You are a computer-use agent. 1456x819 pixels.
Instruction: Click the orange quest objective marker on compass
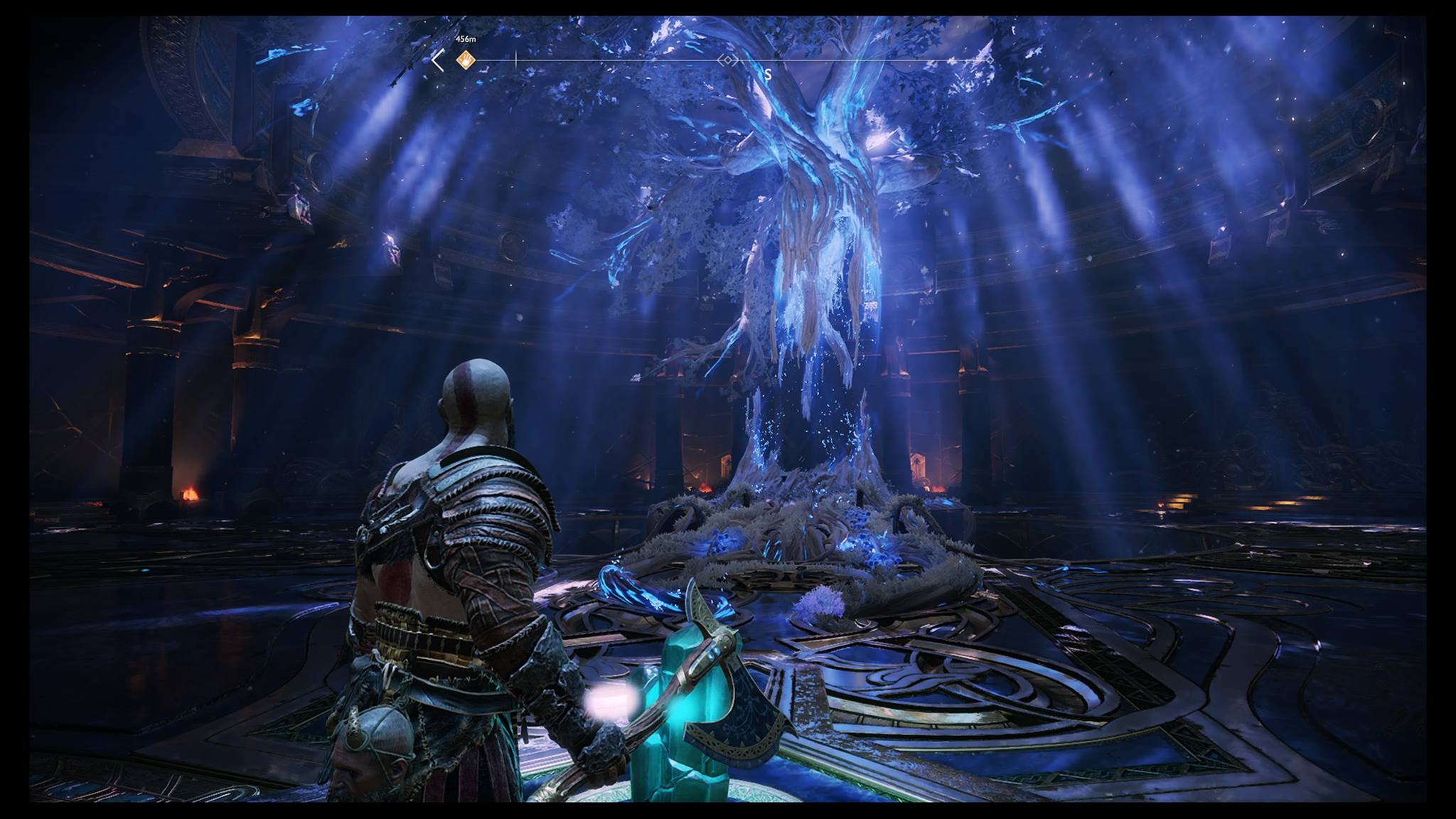pyautogui.click(x=466, y=60)
